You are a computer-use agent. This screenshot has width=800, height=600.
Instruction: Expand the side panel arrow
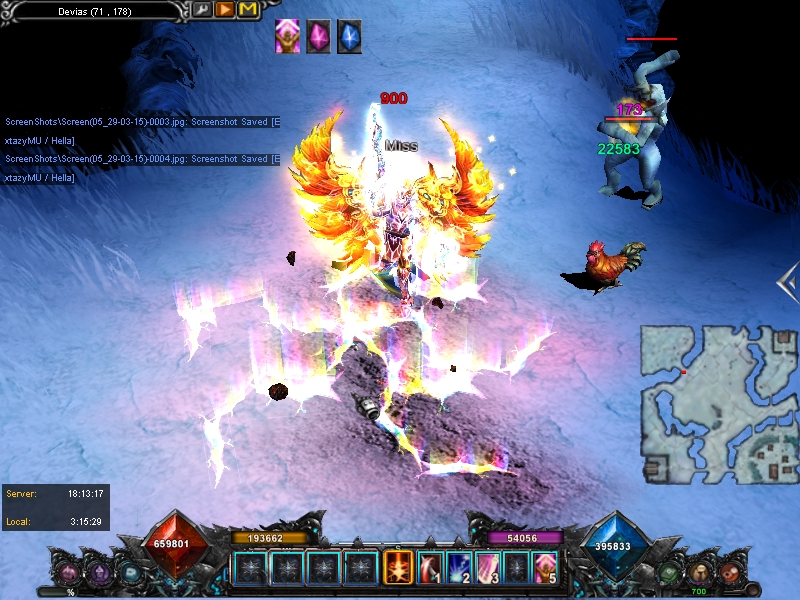point(787,284)
